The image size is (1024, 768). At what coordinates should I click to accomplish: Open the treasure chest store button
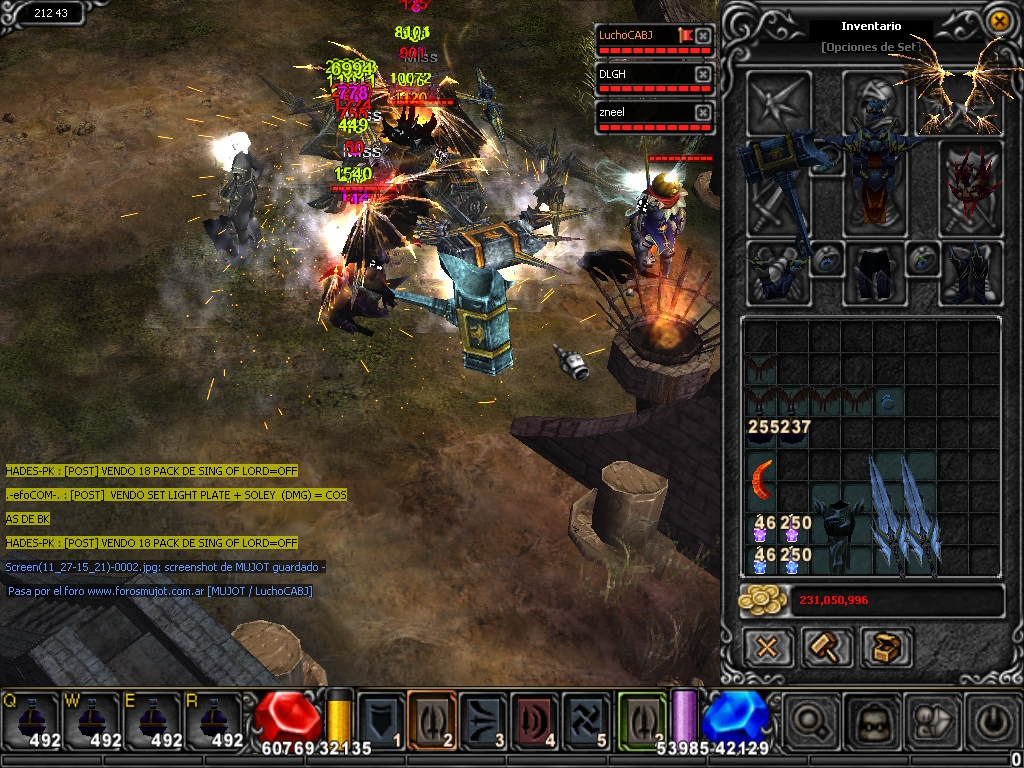[886, 648]
